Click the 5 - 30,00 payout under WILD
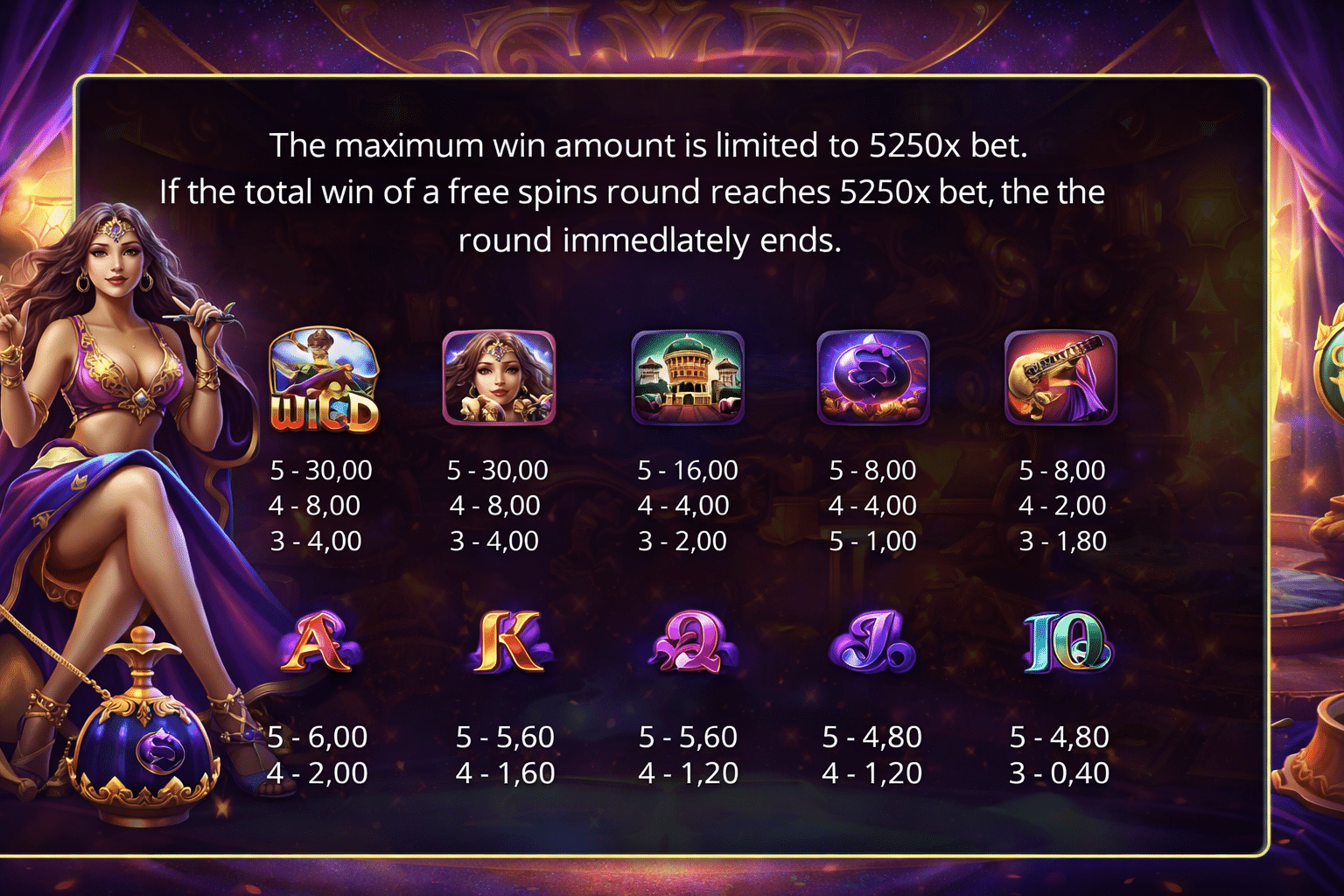1344x896 pixels. tap(320, 470)
